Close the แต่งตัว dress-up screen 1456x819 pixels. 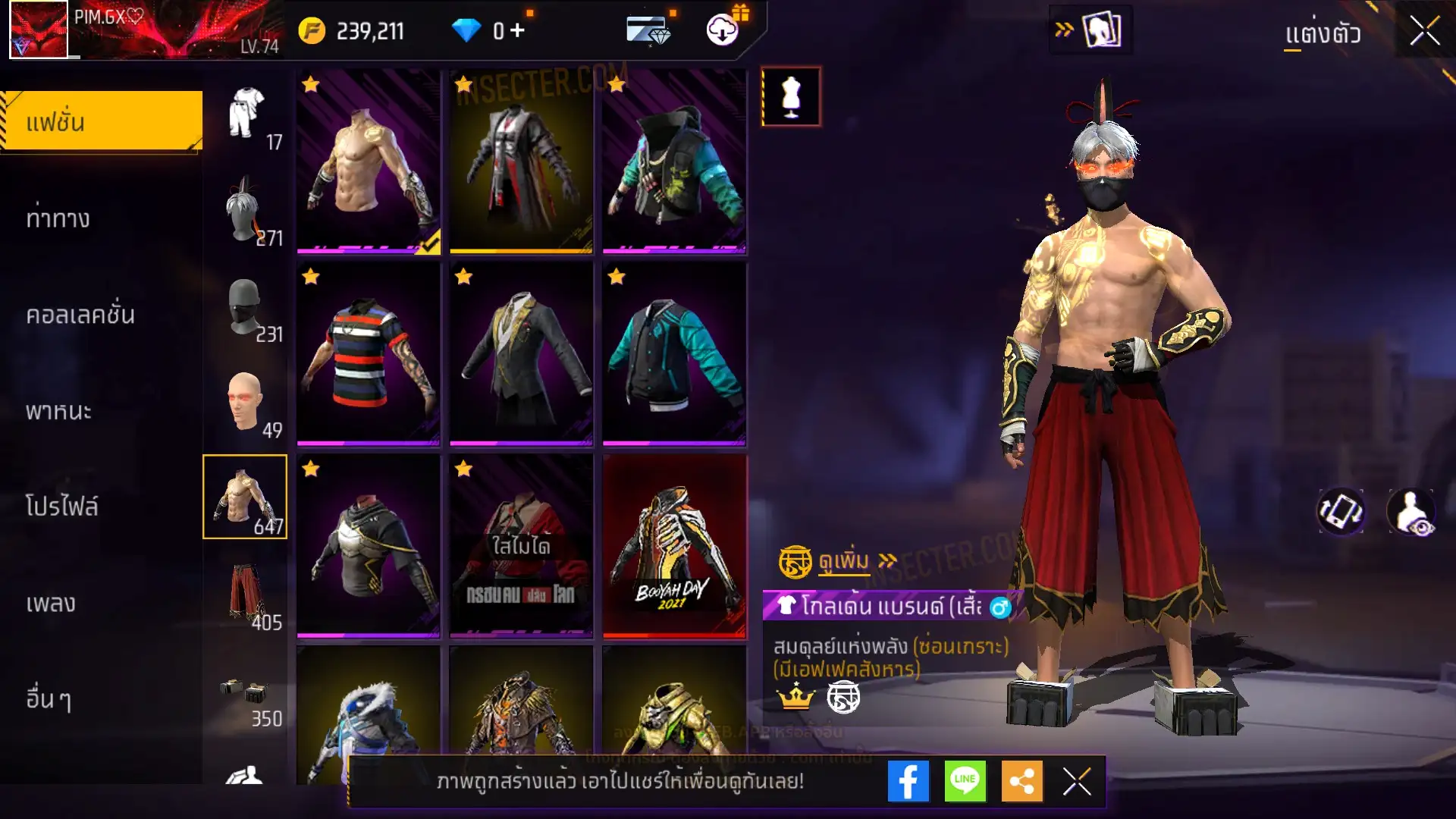tap(1424, 32)
